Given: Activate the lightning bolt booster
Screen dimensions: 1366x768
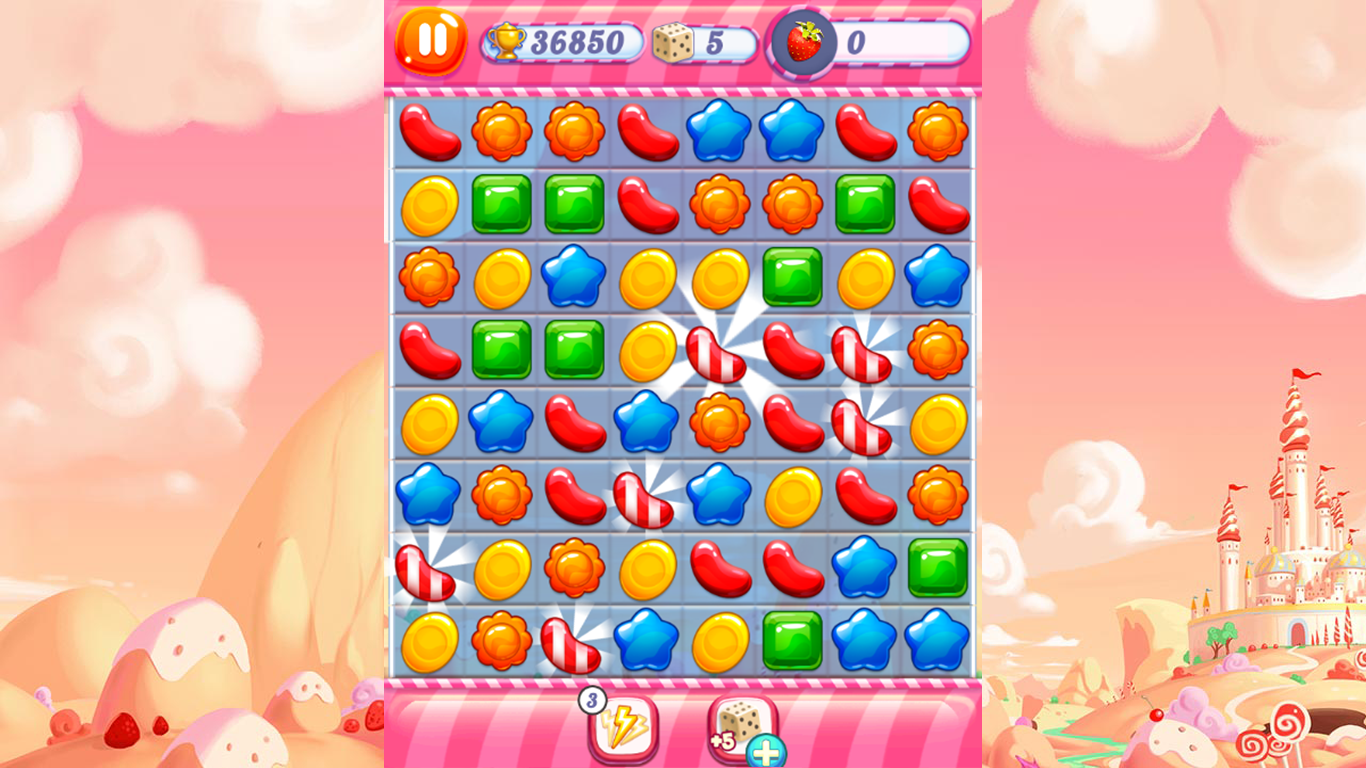Looking at the screenshot, I should click(623, 732).
